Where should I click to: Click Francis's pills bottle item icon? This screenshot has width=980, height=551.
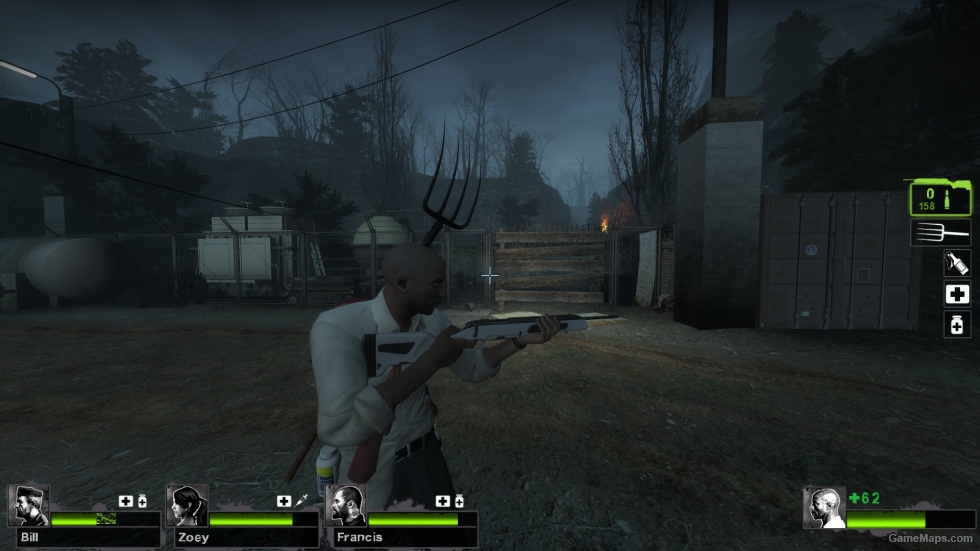(x=459, y=501)
